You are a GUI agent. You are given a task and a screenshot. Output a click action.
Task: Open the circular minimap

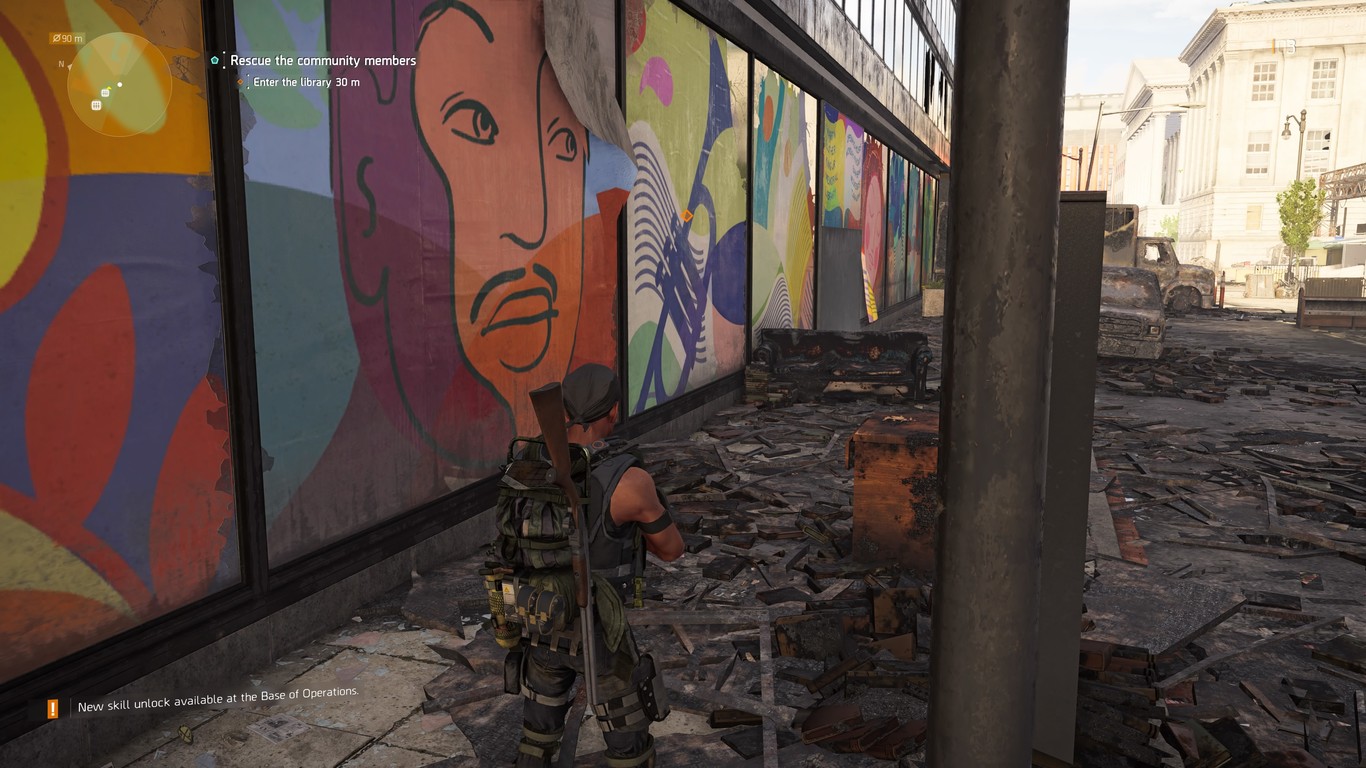119,84
